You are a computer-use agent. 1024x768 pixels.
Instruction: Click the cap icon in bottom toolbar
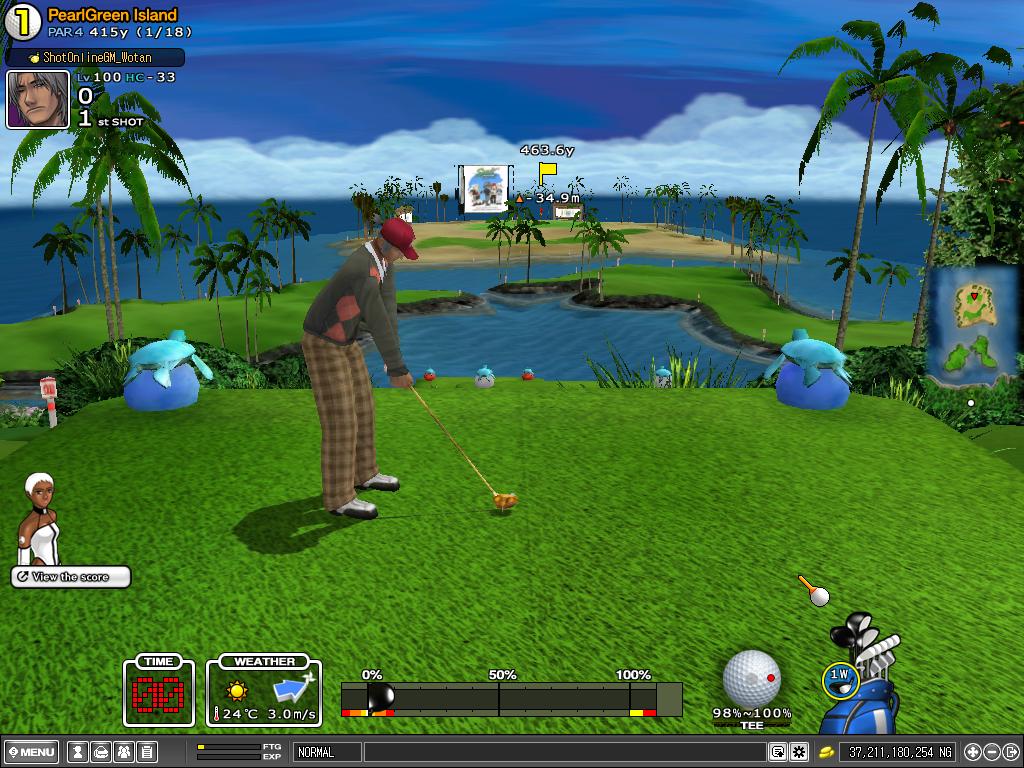pyautogui.click(x=99, y=752)
